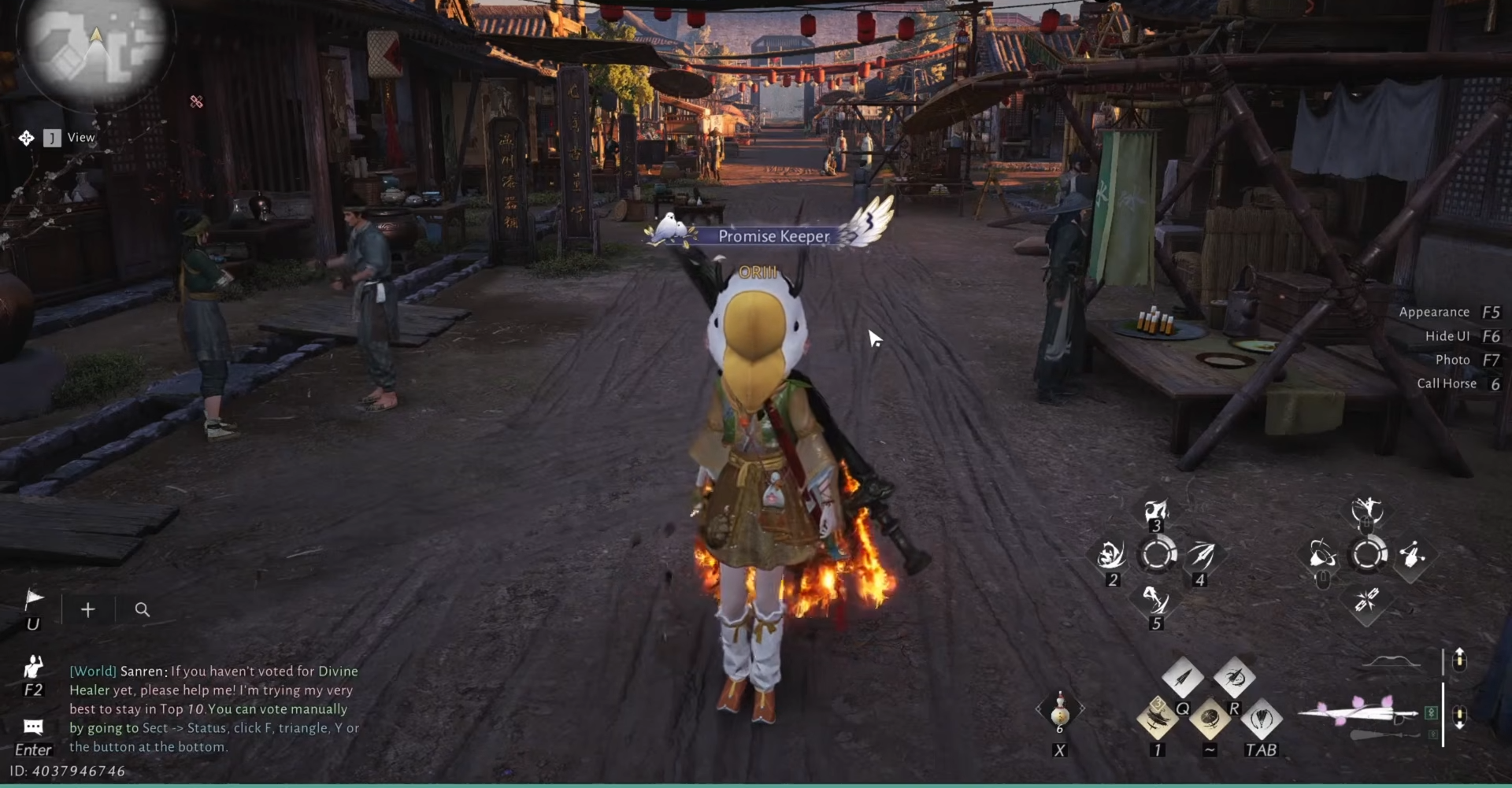Viewport: 1512px width, 788px height.
Task: Use the spear thrust skill icon
Action: [x=1202, y=556]
